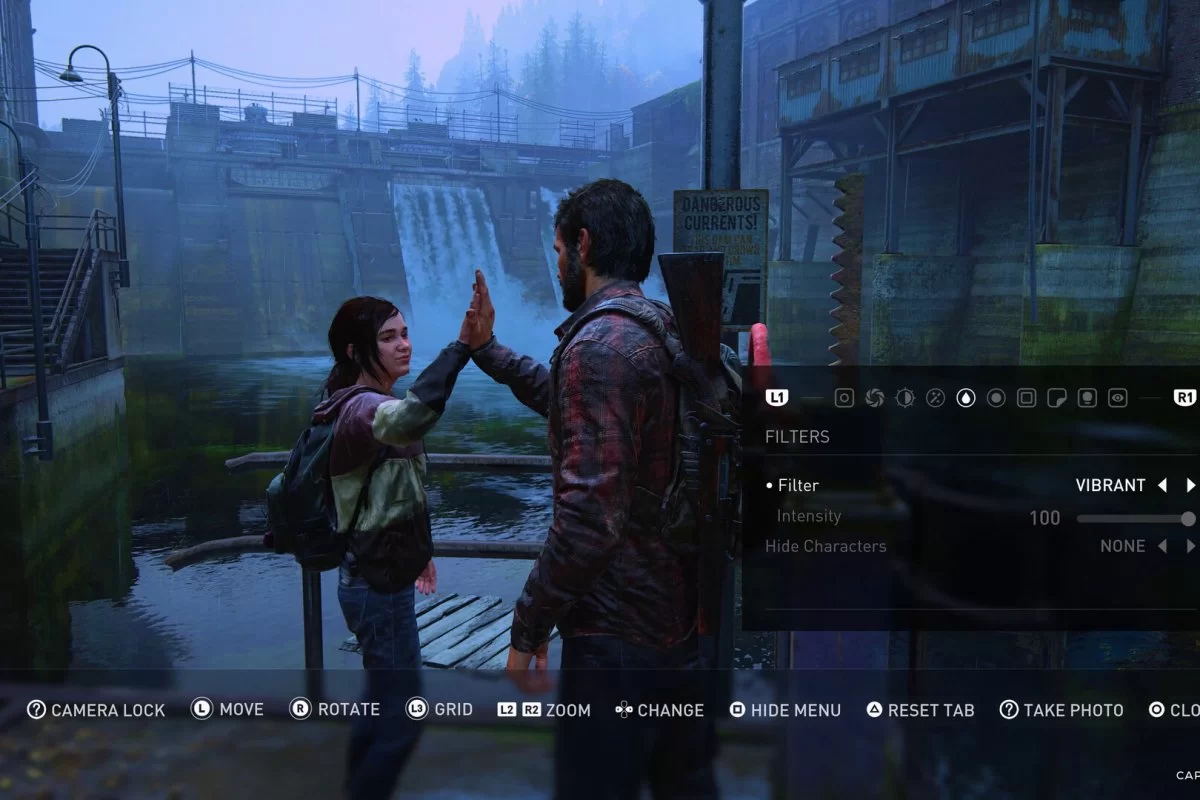Open the square frame tab icon
This screenshot has width=1200, height=800.
pos(1026,398)
